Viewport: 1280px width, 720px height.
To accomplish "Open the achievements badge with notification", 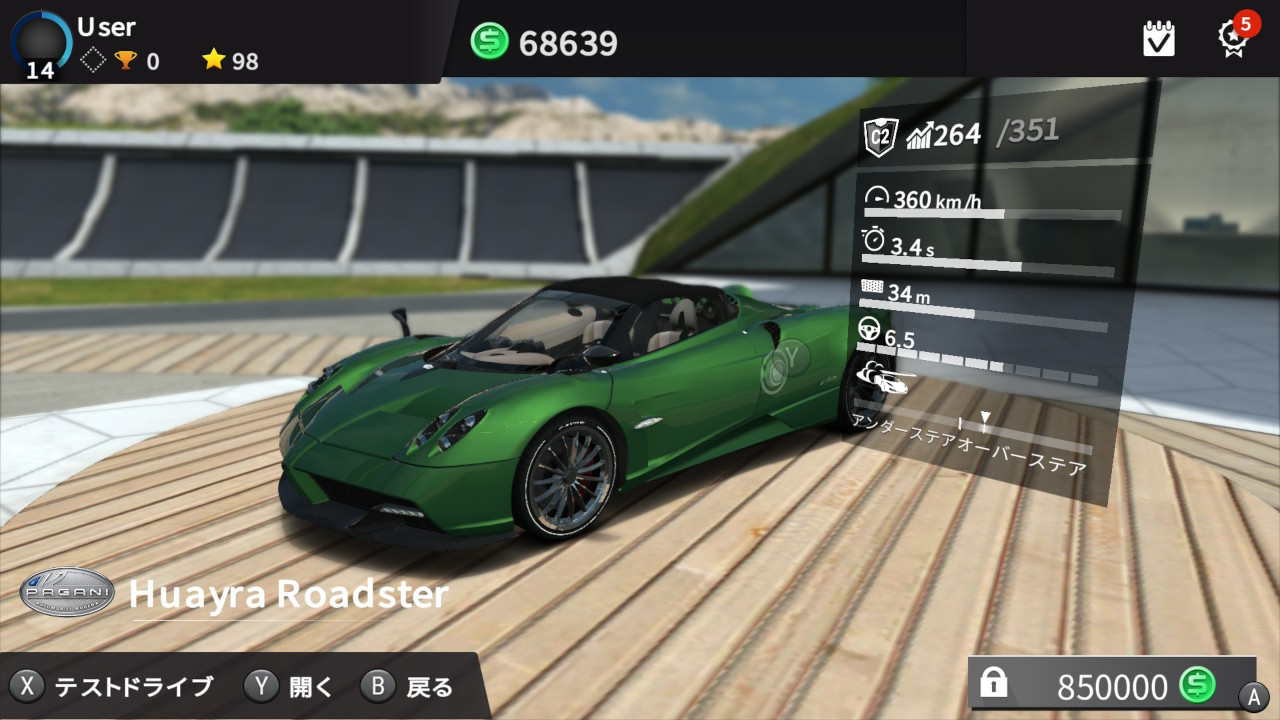I will click(1233, 38).
